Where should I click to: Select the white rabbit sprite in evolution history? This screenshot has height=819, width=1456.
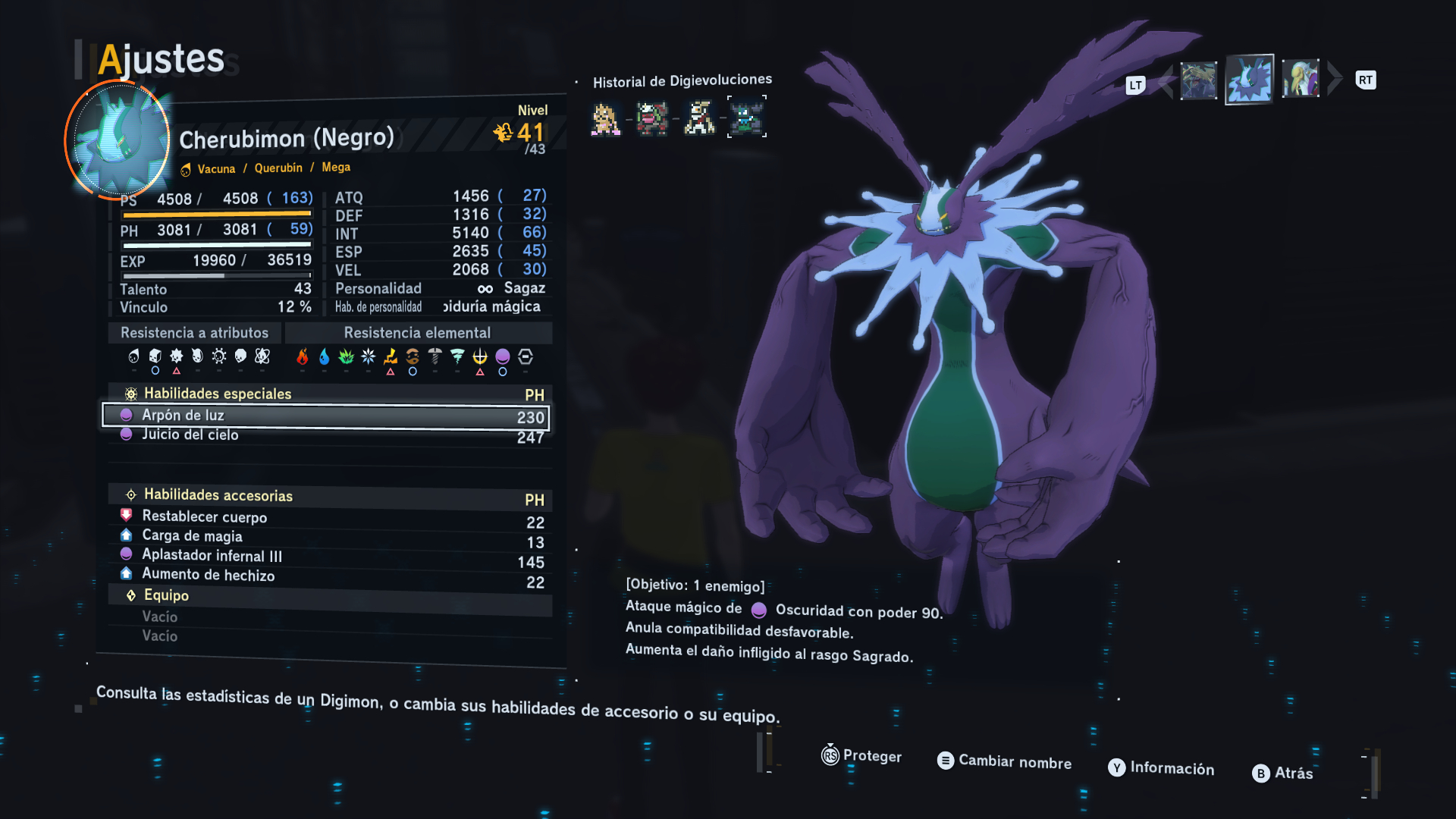click(699, 118)
